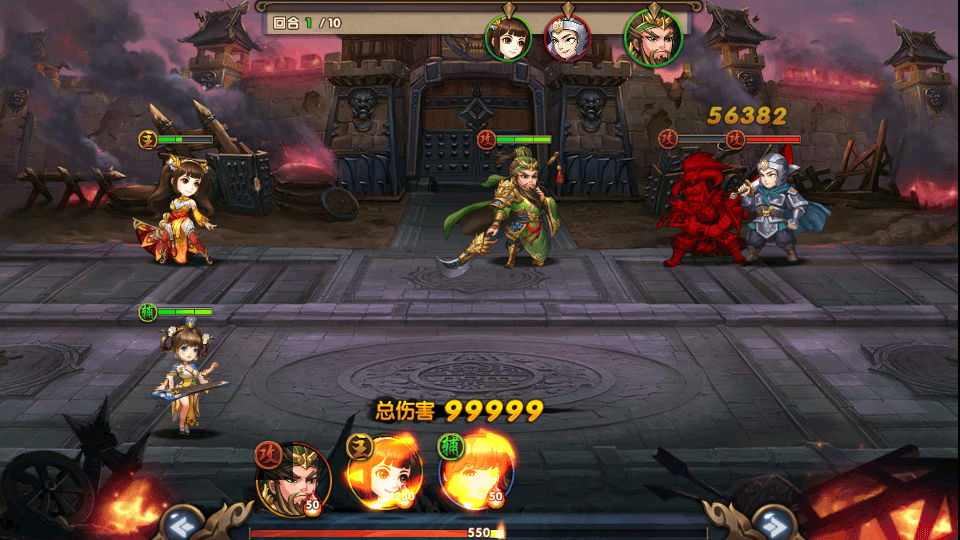This screenshot has width=960, height=540.
Task: Click the left double-arrow button
Action: tap(179, 521)
